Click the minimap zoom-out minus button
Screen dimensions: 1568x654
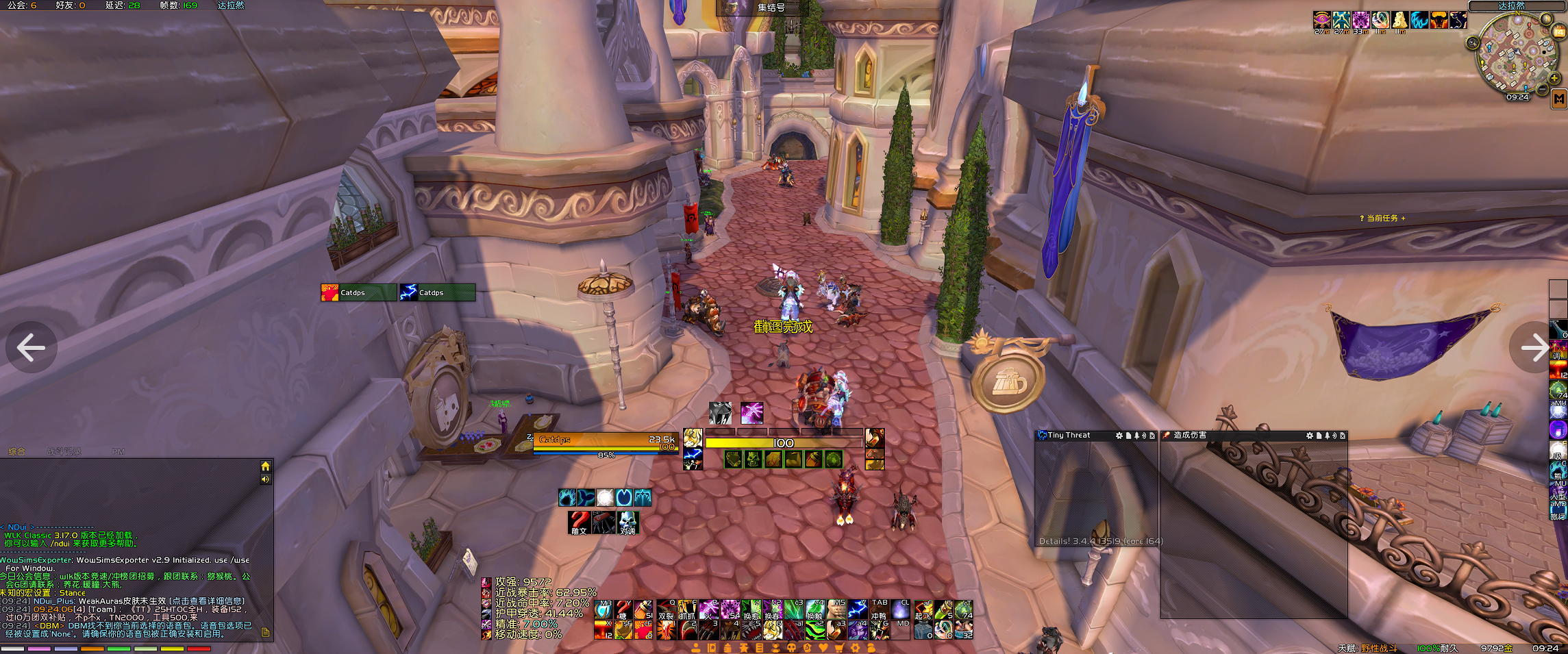pyautogui.click(x=1543, y=89)
